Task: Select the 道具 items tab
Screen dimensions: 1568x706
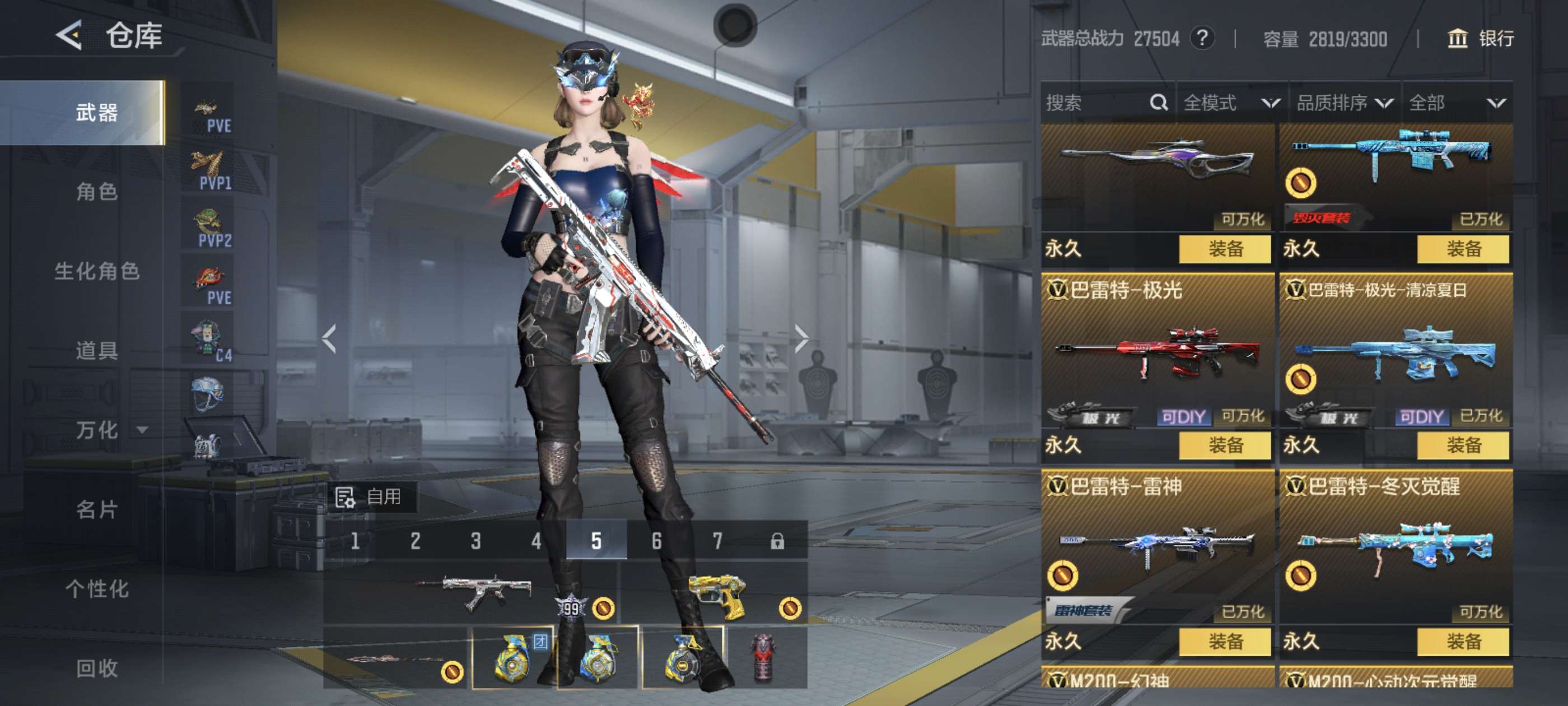Action: point(96,351)
